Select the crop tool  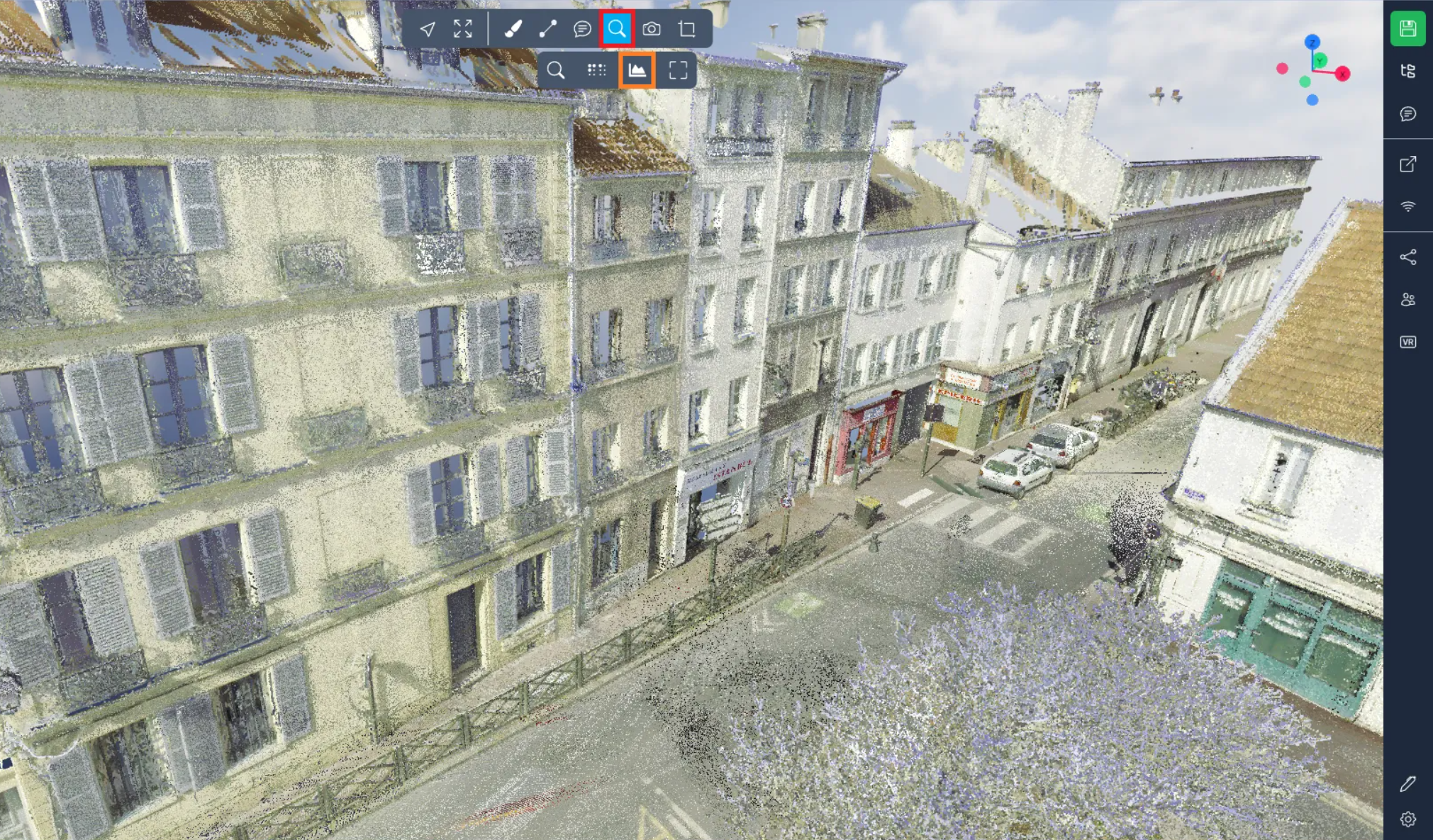pos(686,29)
